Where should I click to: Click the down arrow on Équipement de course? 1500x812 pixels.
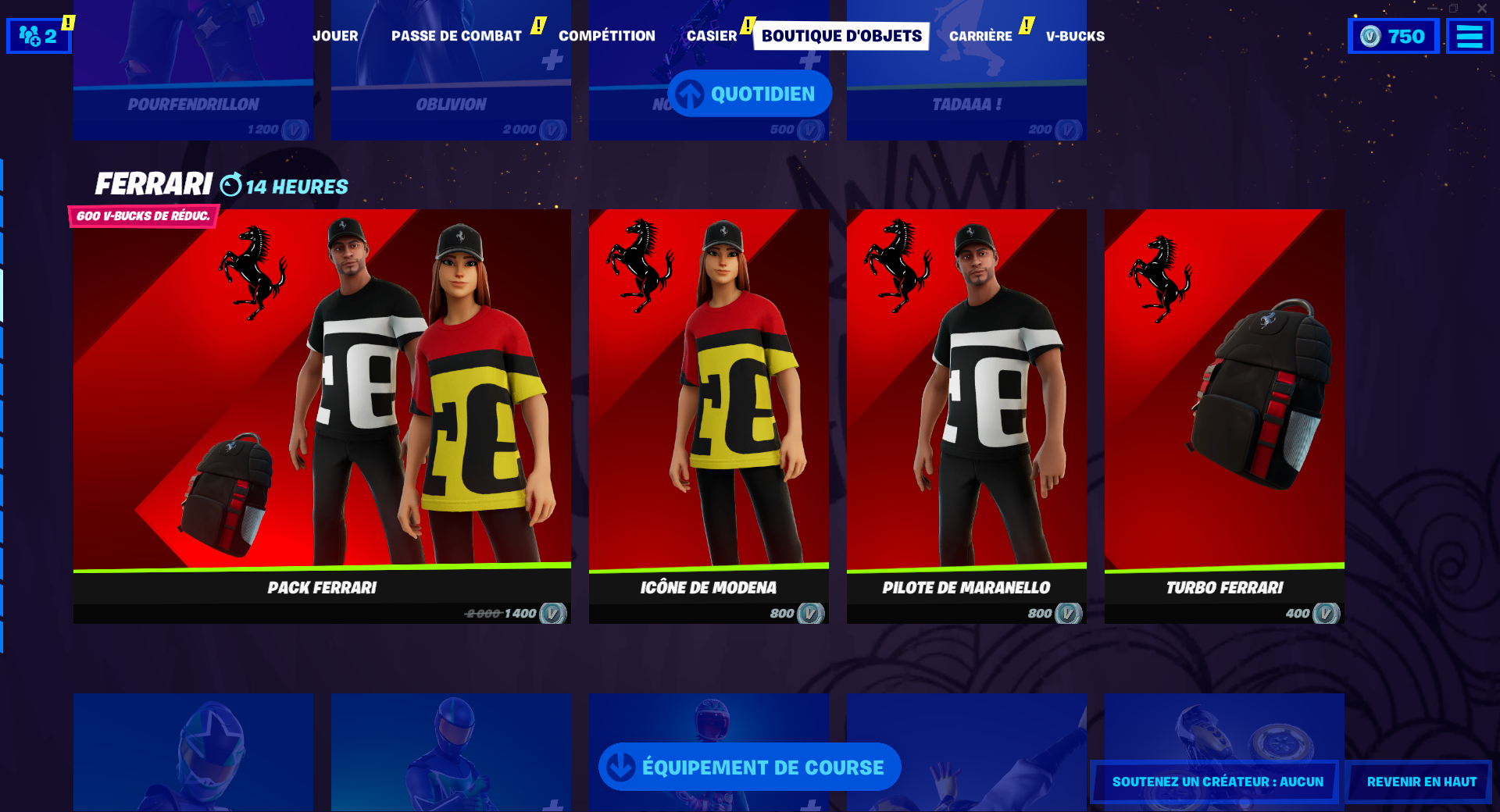coord(620,767)
